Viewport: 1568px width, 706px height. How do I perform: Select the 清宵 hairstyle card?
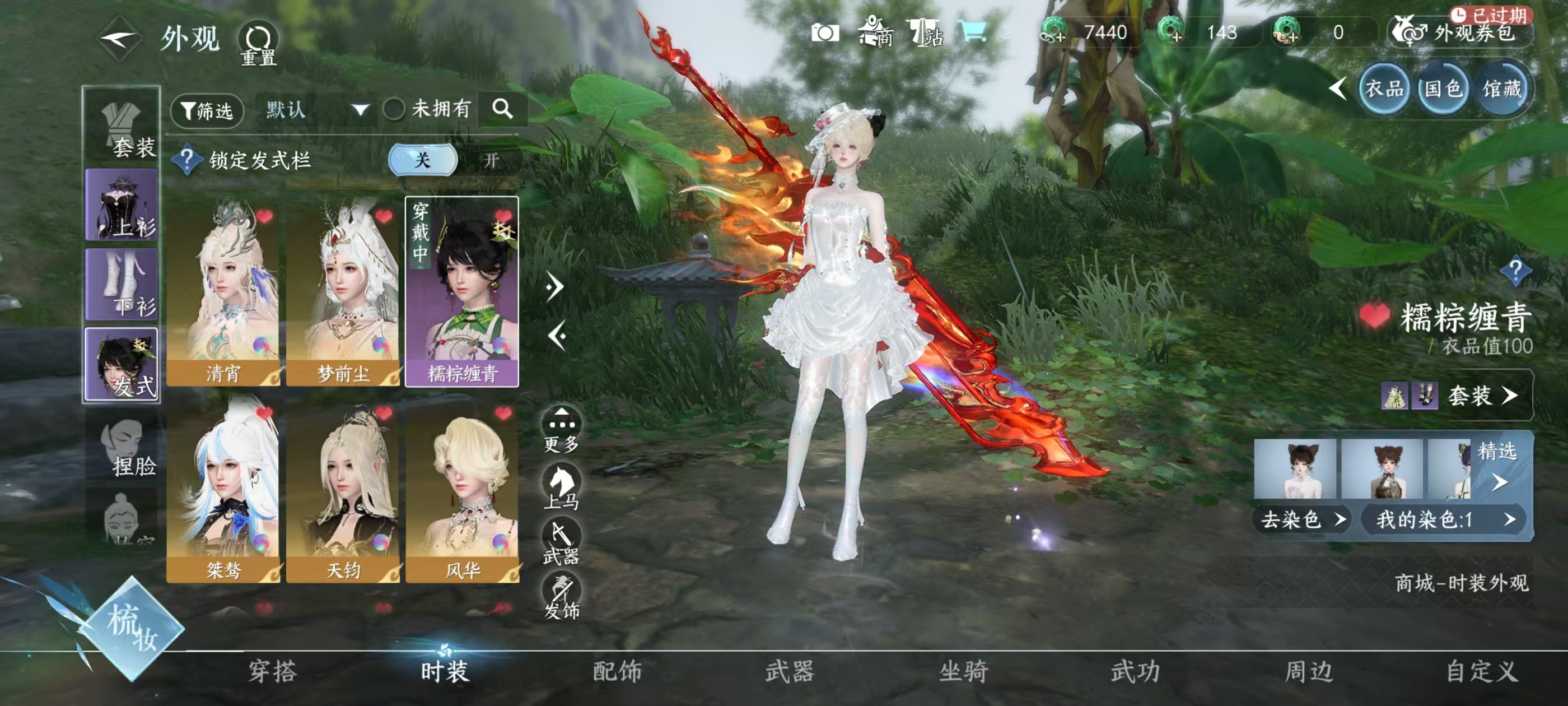pyautogui.click(x=223, y=291)
